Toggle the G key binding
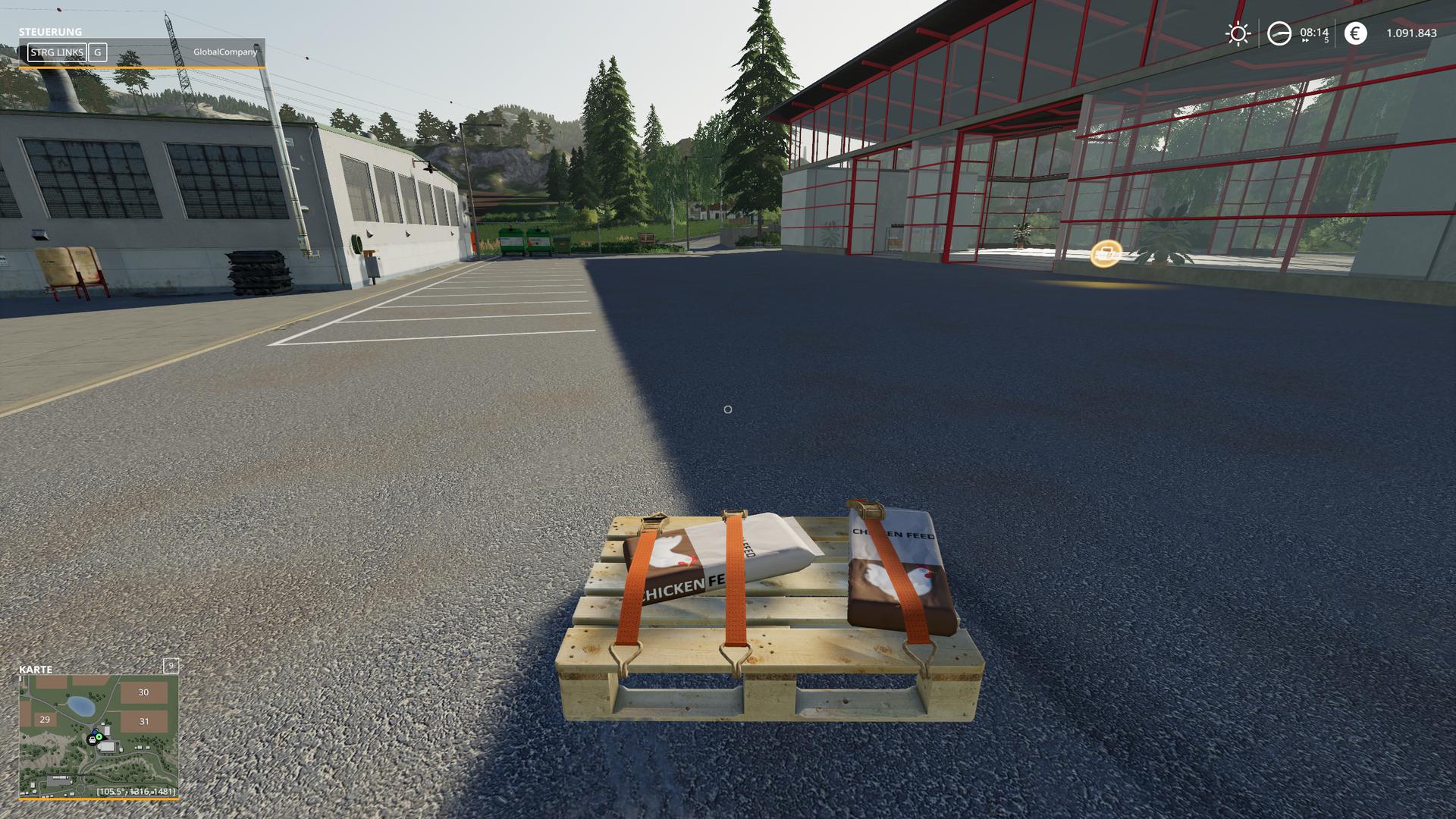Screen dimensions: 1456x819 point(97,53)
